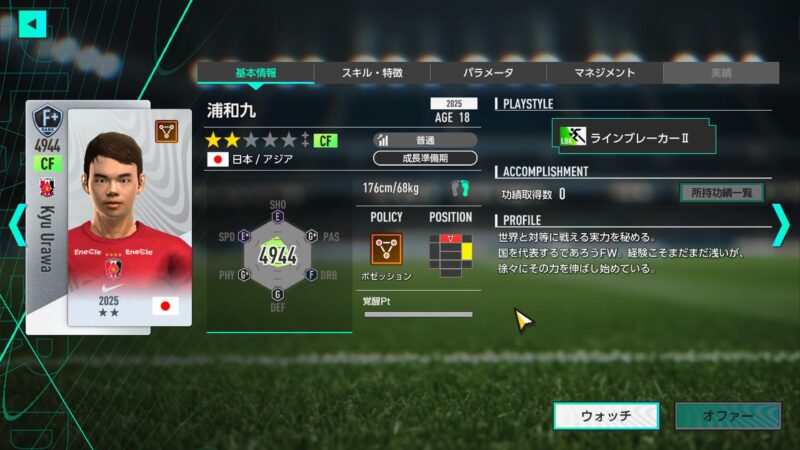
Task: Go back using the top-left arrow
Action: pyautogui.click(x=33, y=23)
